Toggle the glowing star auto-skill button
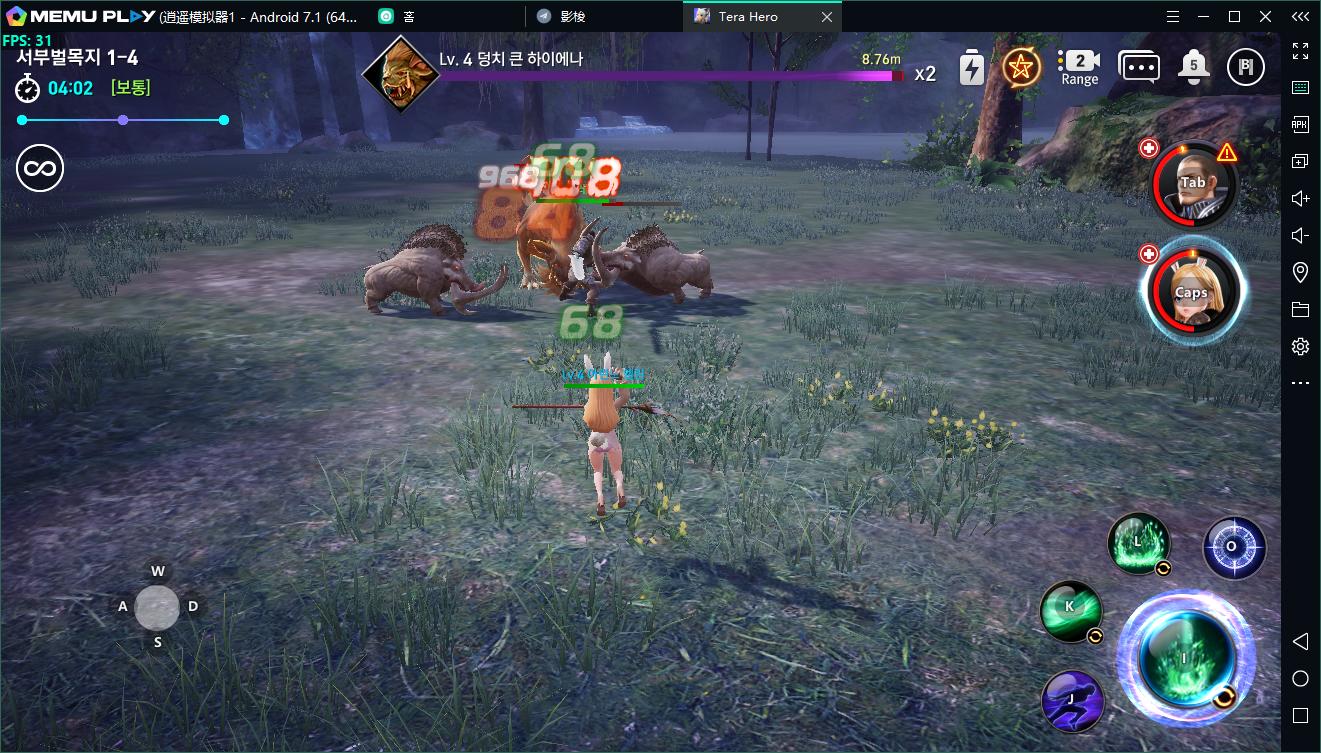This screenshot has height=753, width=1321. tap(1021, 67)
